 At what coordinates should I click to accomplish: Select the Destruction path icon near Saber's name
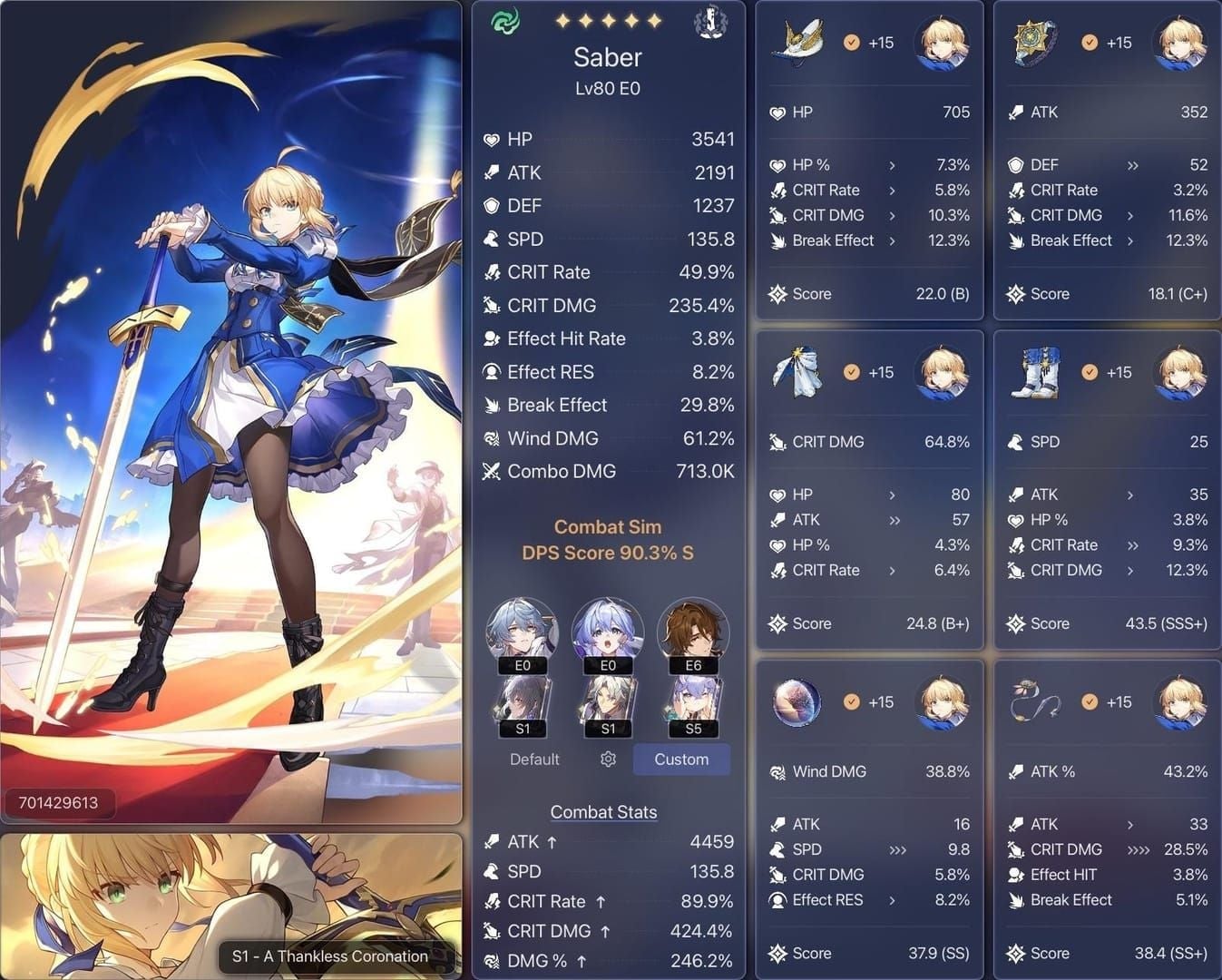point(710,22)
